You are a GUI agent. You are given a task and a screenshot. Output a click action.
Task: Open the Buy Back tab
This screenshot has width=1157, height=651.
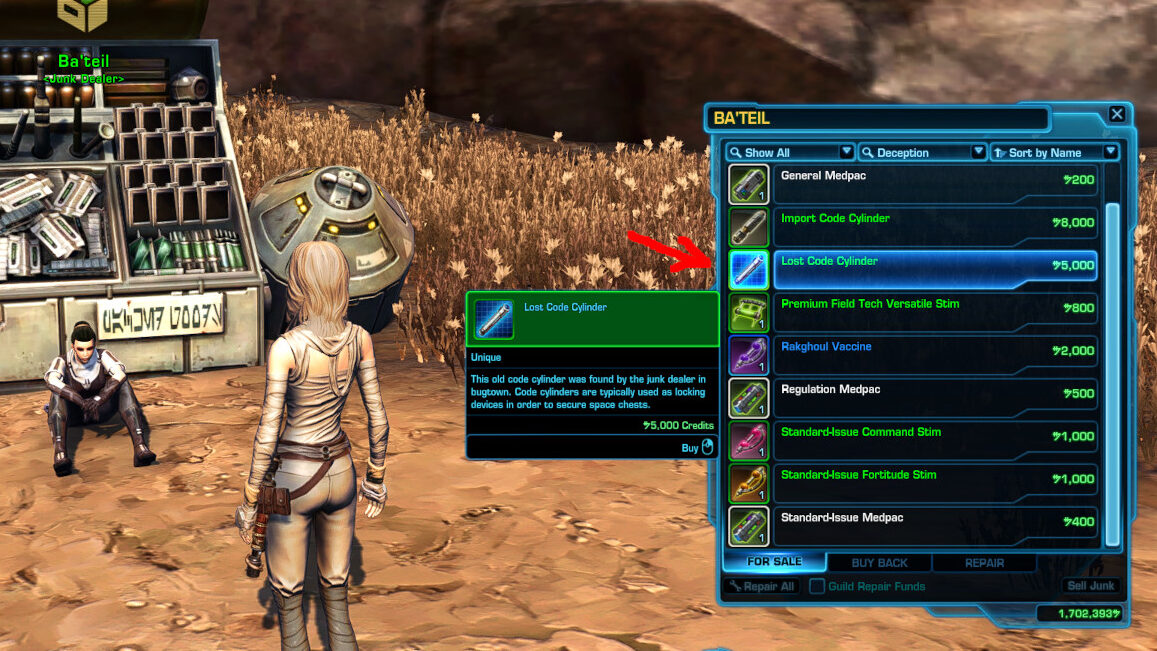pos(877,563)
